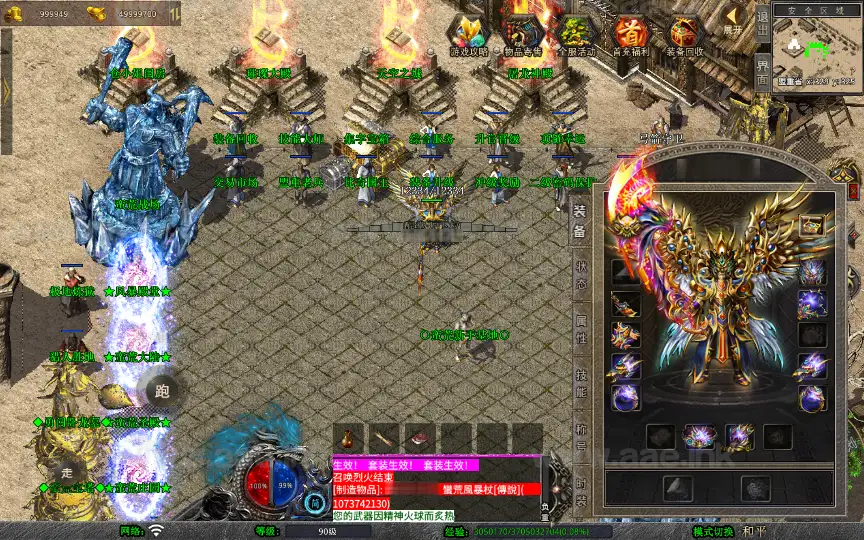Close the character equipment panel
The image size is (864, 540).
[851, 192]
